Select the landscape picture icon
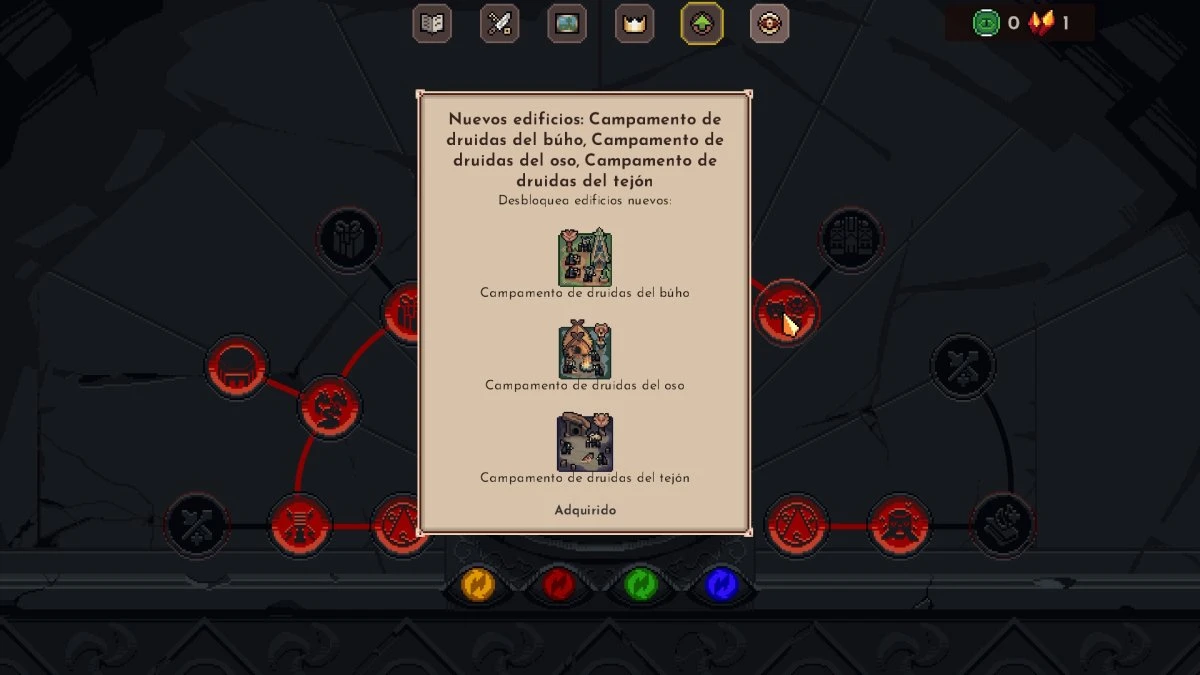Viewport: 1200px width, 675px height. pos(567,23)
